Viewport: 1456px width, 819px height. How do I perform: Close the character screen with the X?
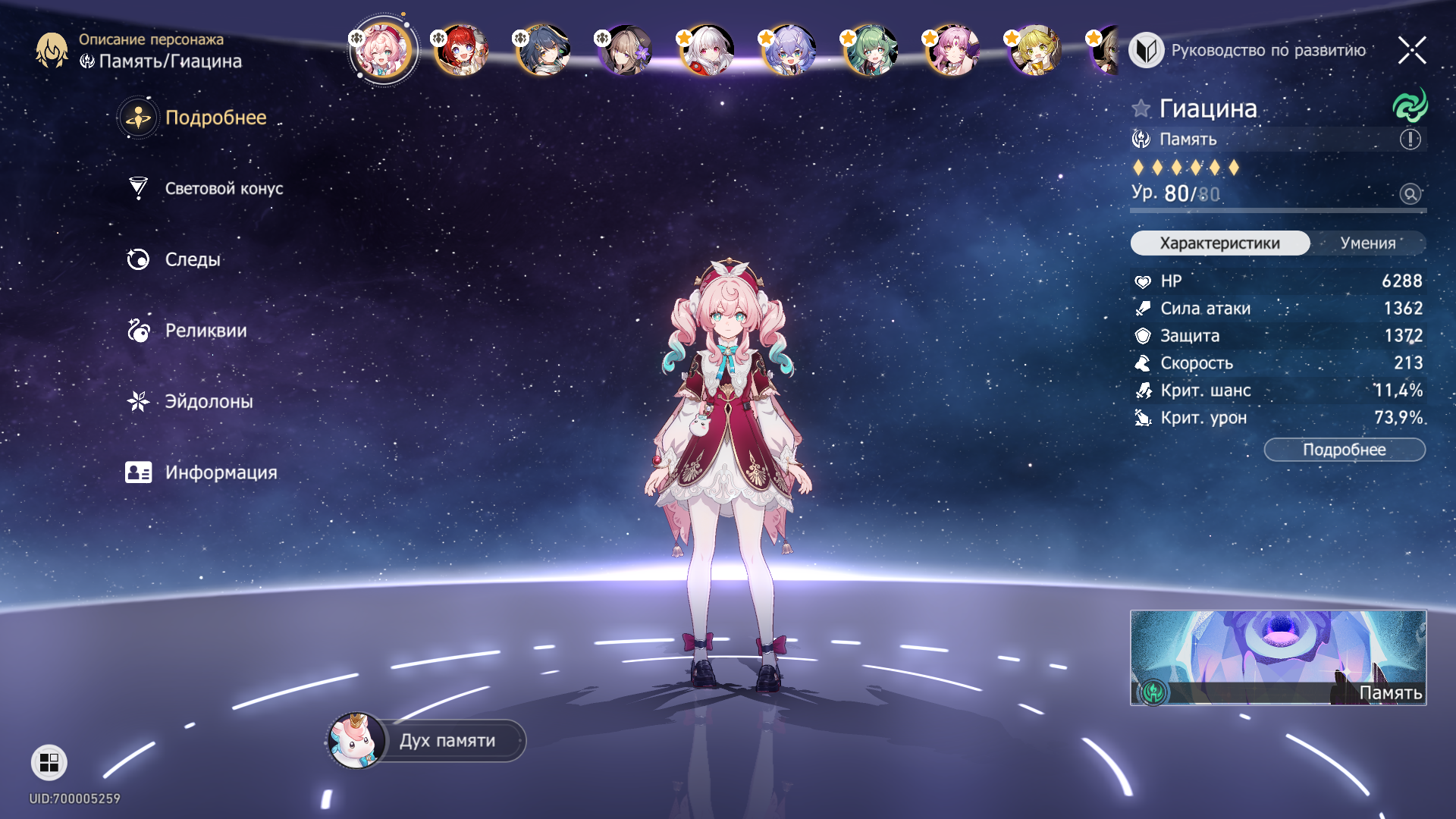pyautogui.click(x=1411, y=51)
